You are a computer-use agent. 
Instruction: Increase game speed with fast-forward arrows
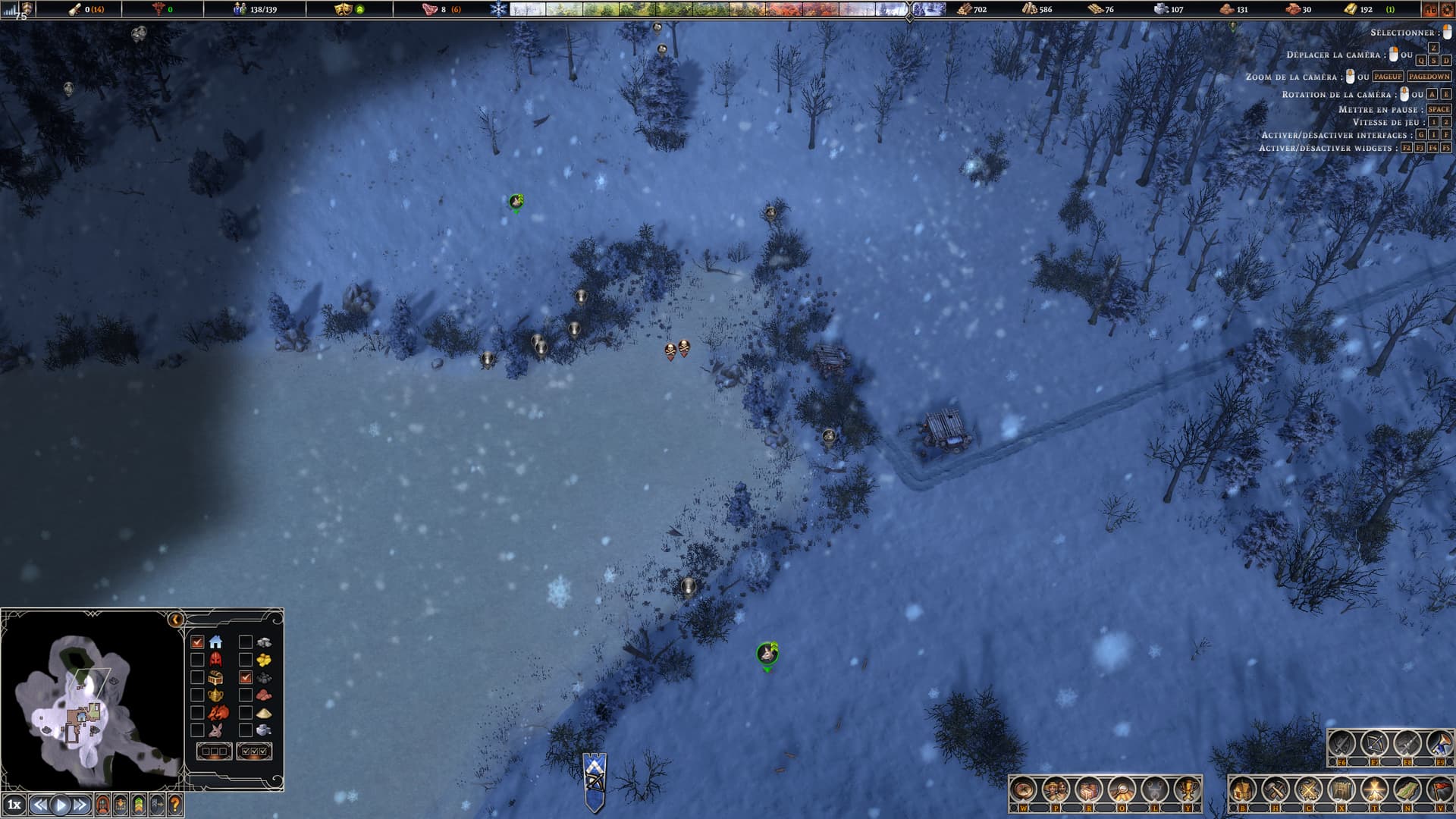[80, 805]
